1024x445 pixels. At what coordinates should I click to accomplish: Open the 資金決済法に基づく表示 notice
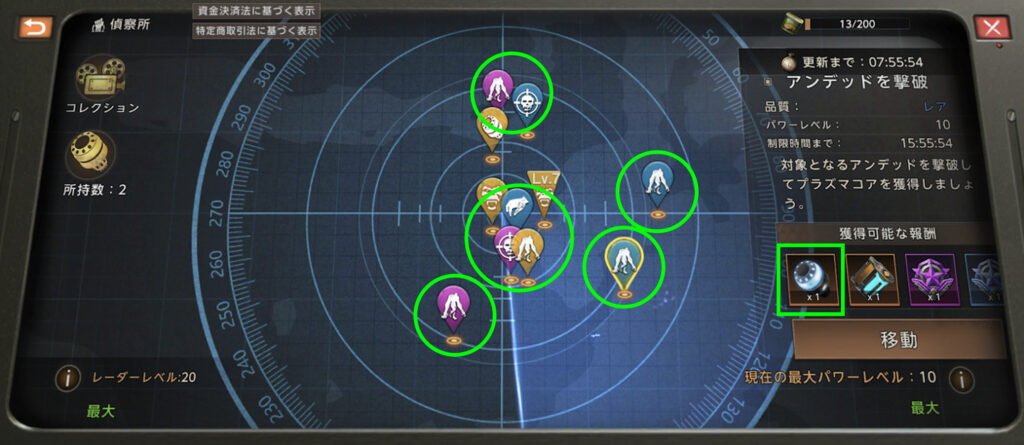256,10
